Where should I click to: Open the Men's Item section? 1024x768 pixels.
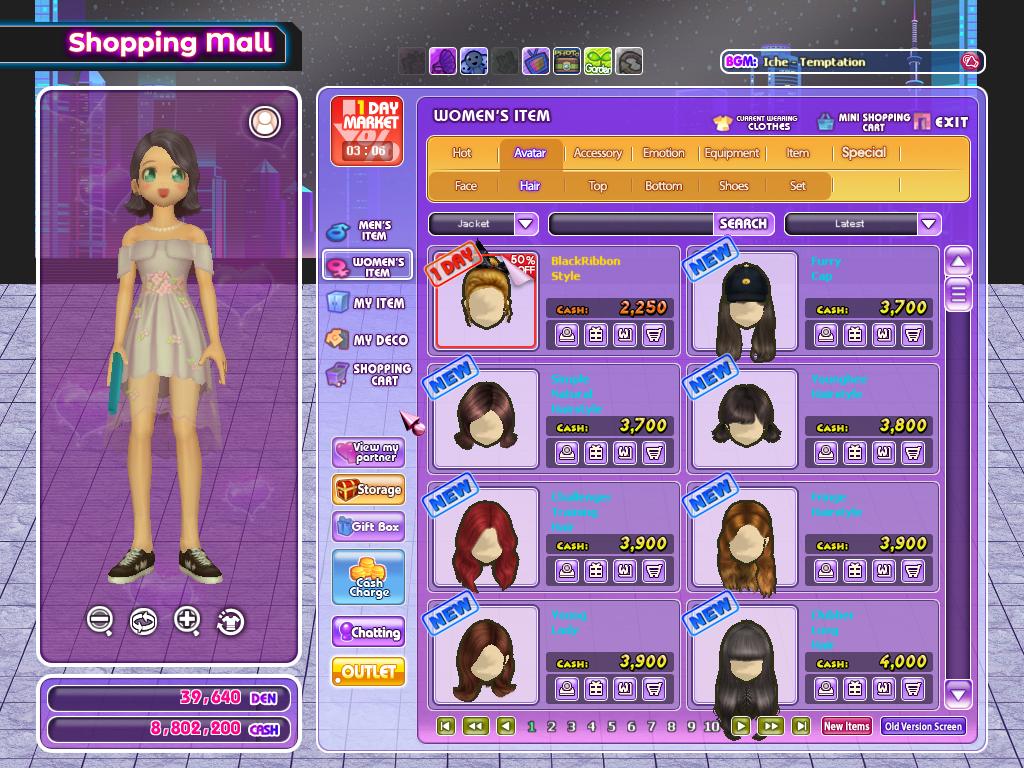pyautogui.click(x=367, y=231)
